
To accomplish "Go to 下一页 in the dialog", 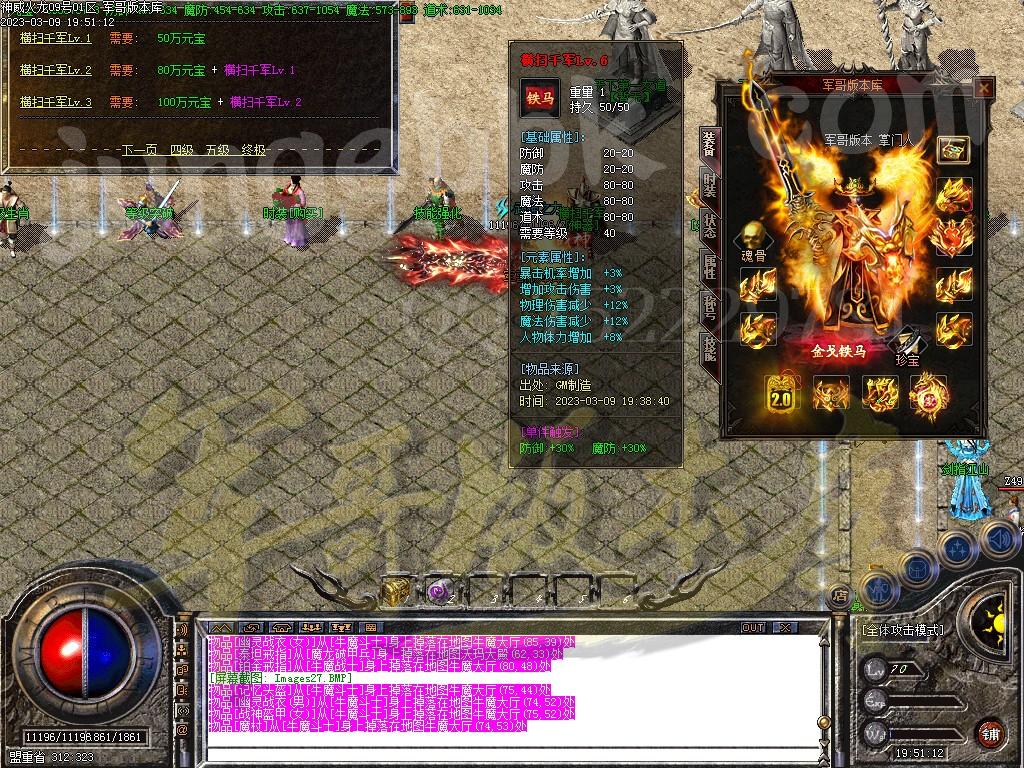I will (x=139, y=150).
